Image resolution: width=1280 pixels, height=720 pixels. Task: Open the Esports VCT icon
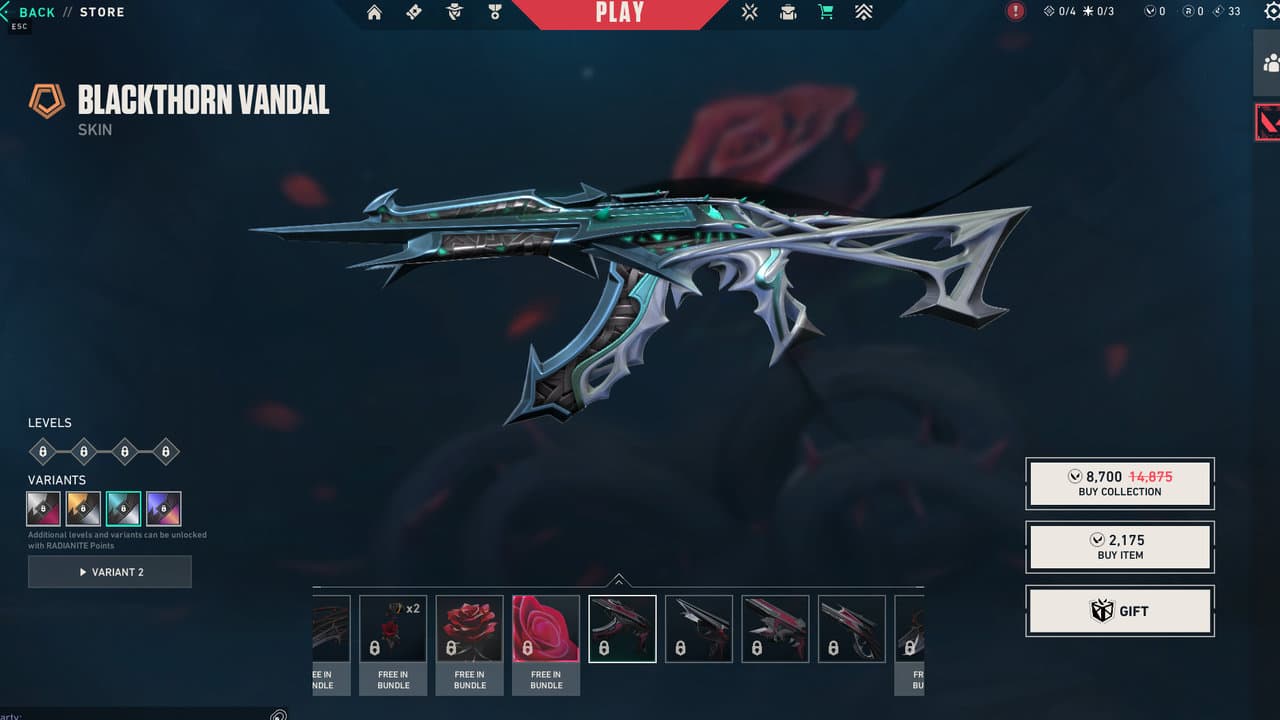[748, 12]
